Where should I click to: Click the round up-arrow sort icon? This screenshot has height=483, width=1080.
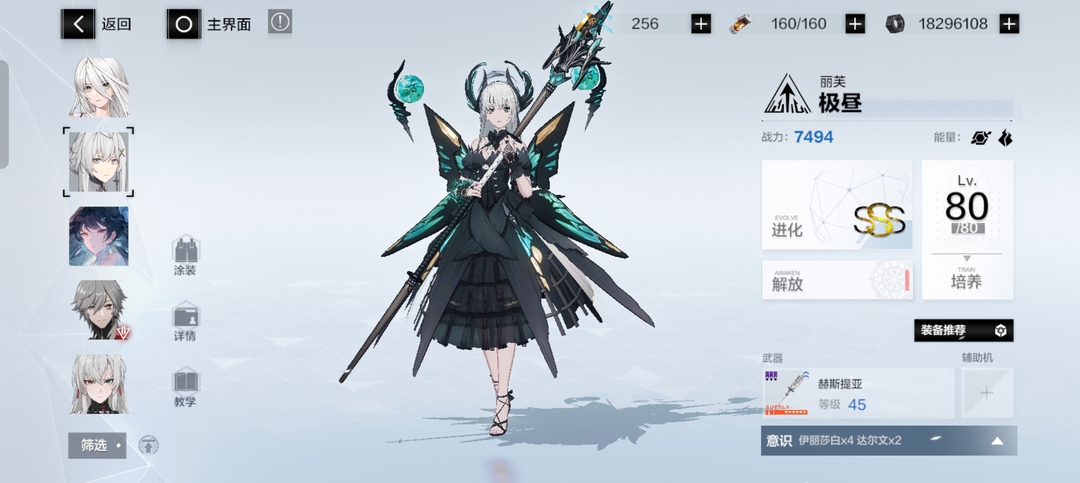pyautogui.click(x=148, y=445)
